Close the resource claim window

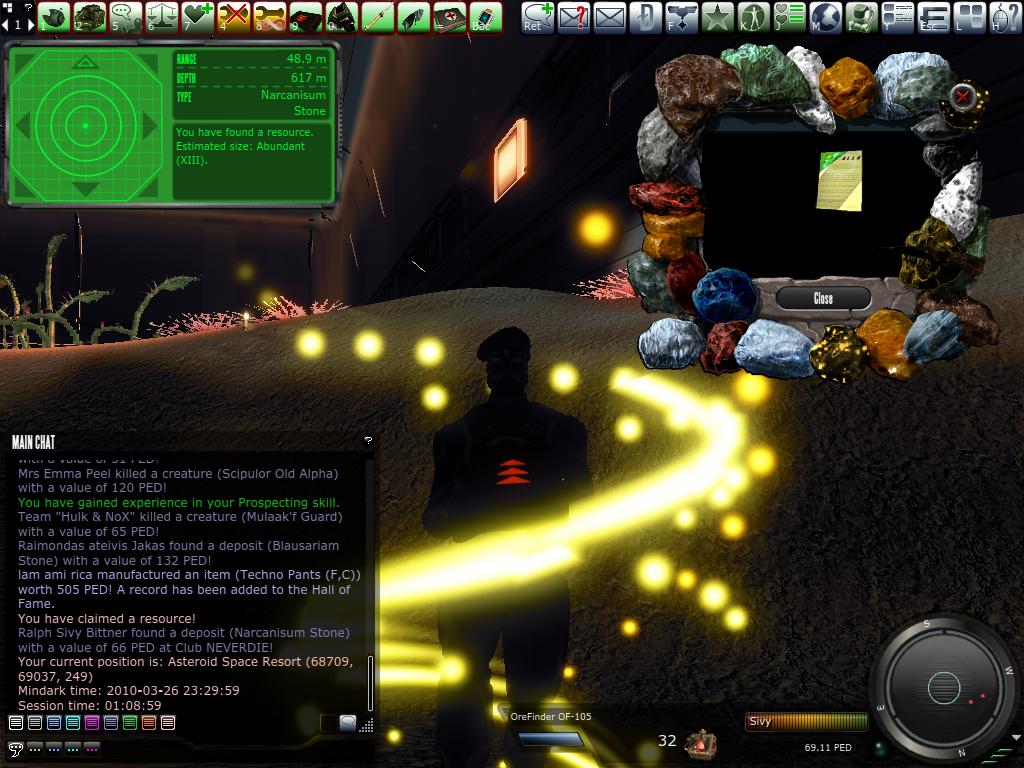pyautogui.click(x=823, y=298)
